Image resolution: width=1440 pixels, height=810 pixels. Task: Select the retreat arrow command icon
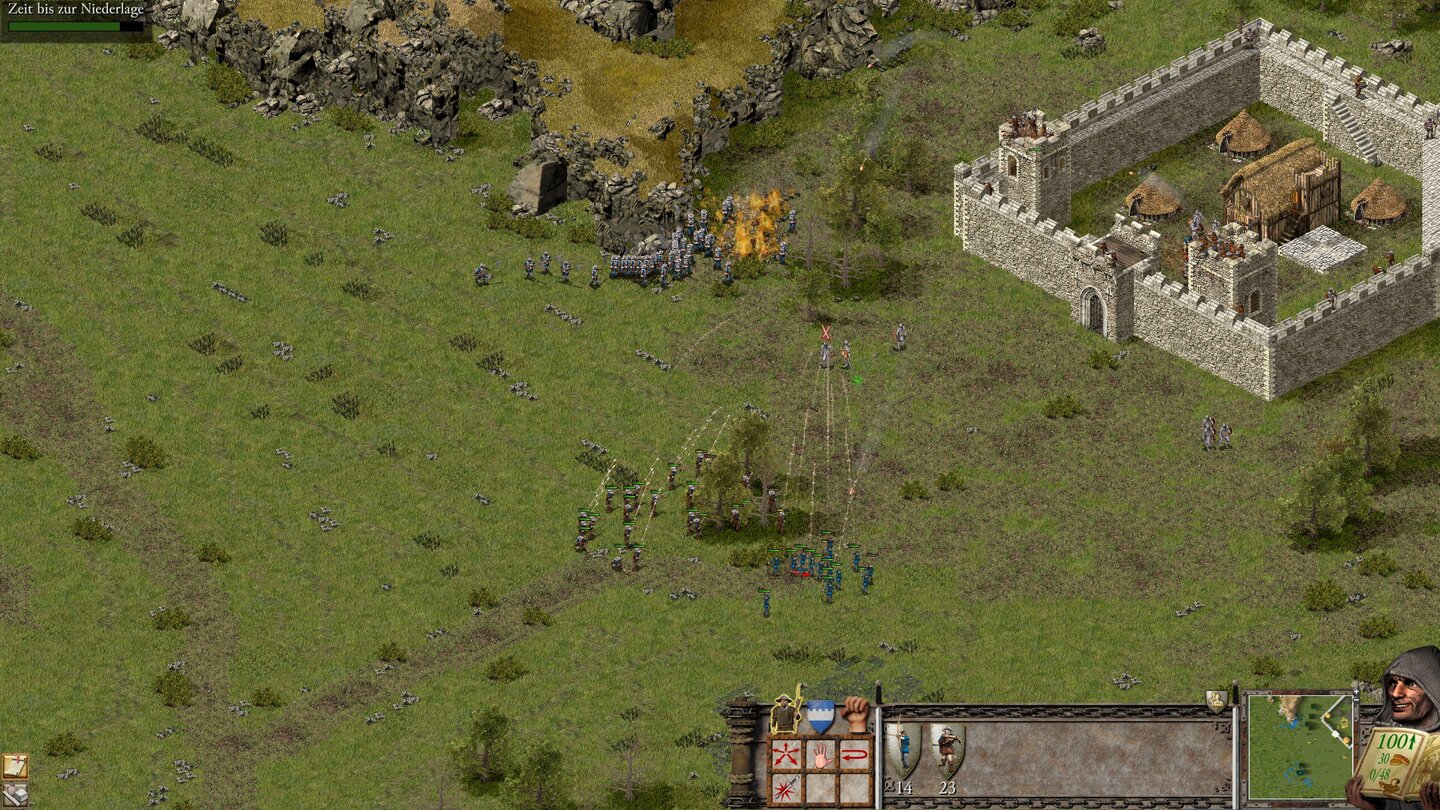point(856,755)
